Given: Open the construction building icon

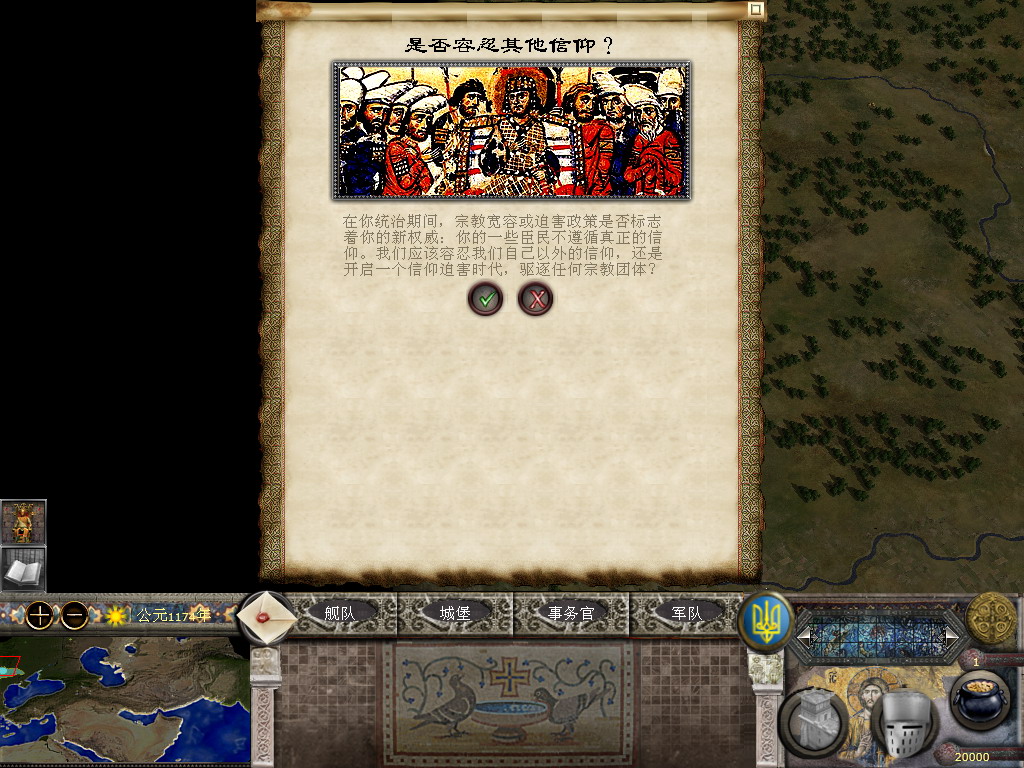Looking at the screenshot, I should coord(817,720).
